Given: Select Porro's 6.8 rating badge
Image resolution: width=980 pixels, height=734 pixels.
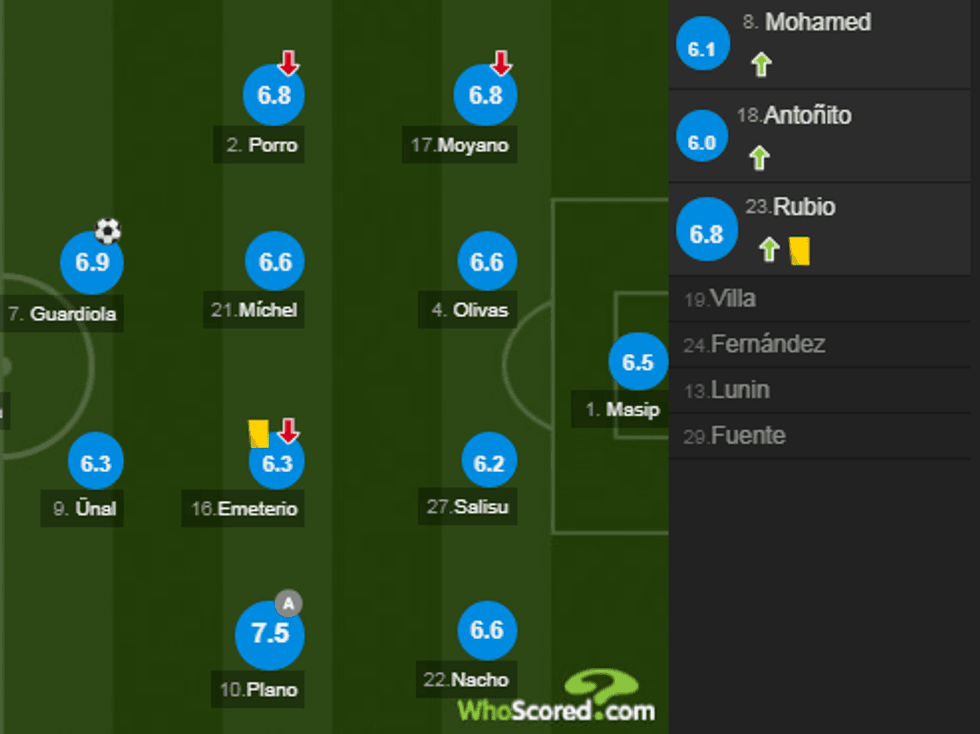Looking at the screenshot, I should pos(273,96).
